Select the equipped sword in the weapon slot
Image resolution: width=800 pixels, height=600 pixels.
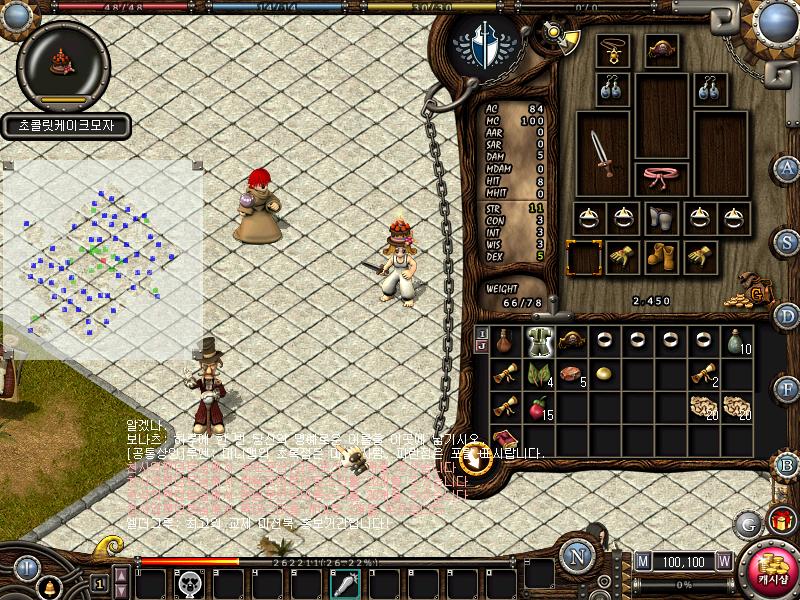tap(602, 152)
